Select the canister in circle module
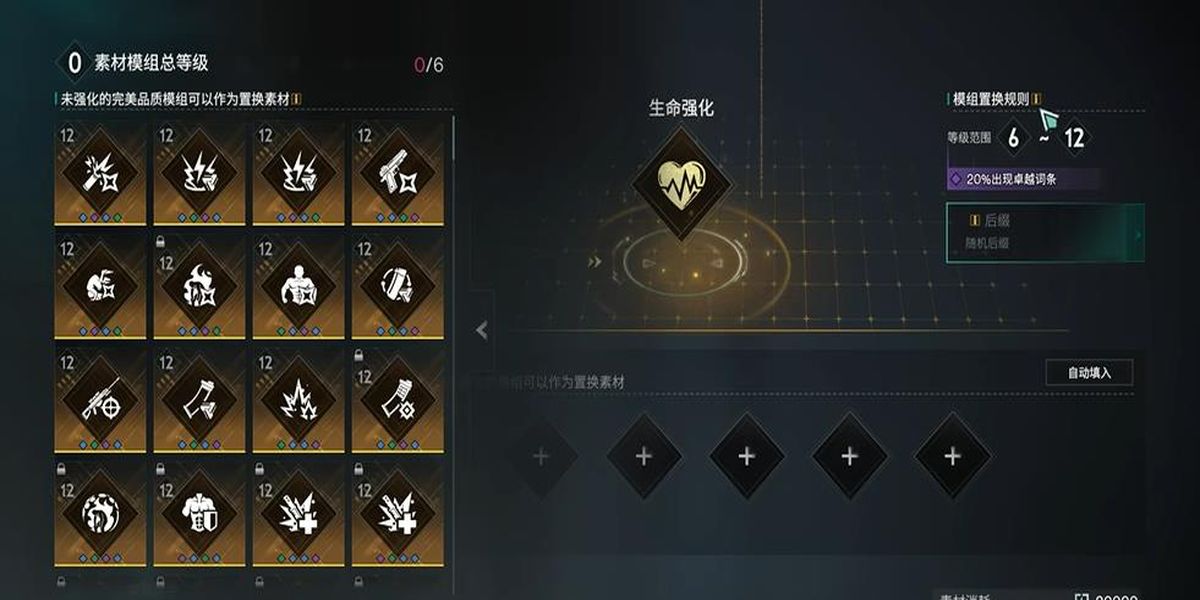The image size is (1200, 600). pos(398,286)
